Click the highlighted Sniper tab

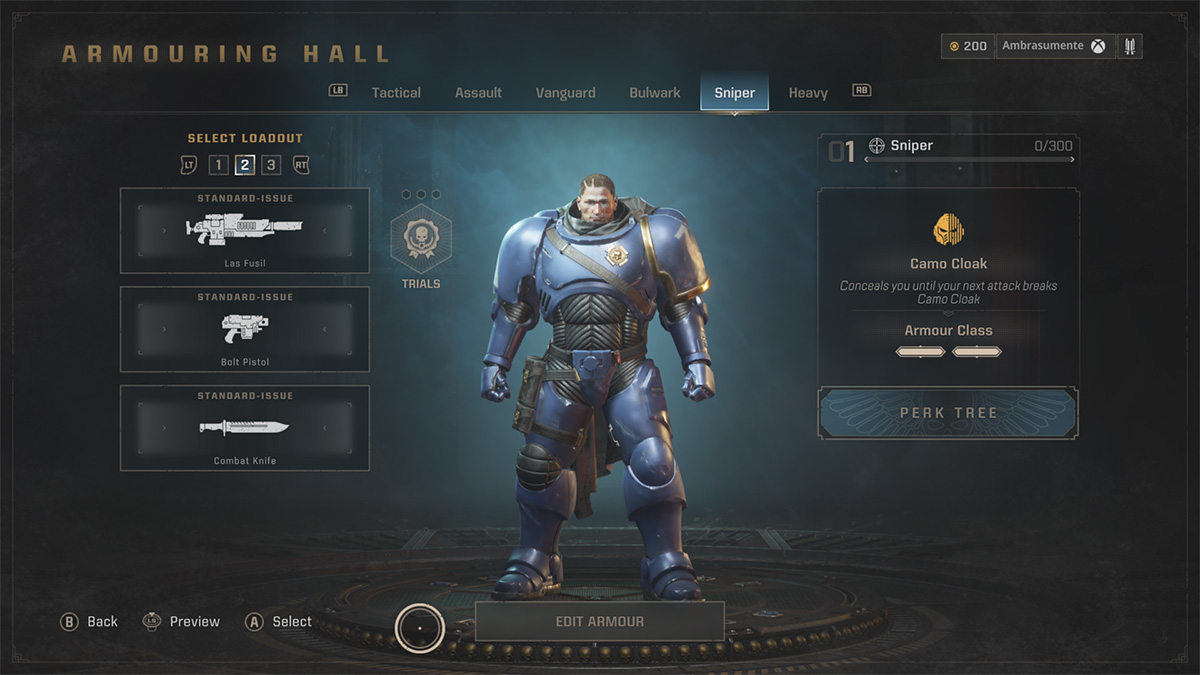(734, 93)
